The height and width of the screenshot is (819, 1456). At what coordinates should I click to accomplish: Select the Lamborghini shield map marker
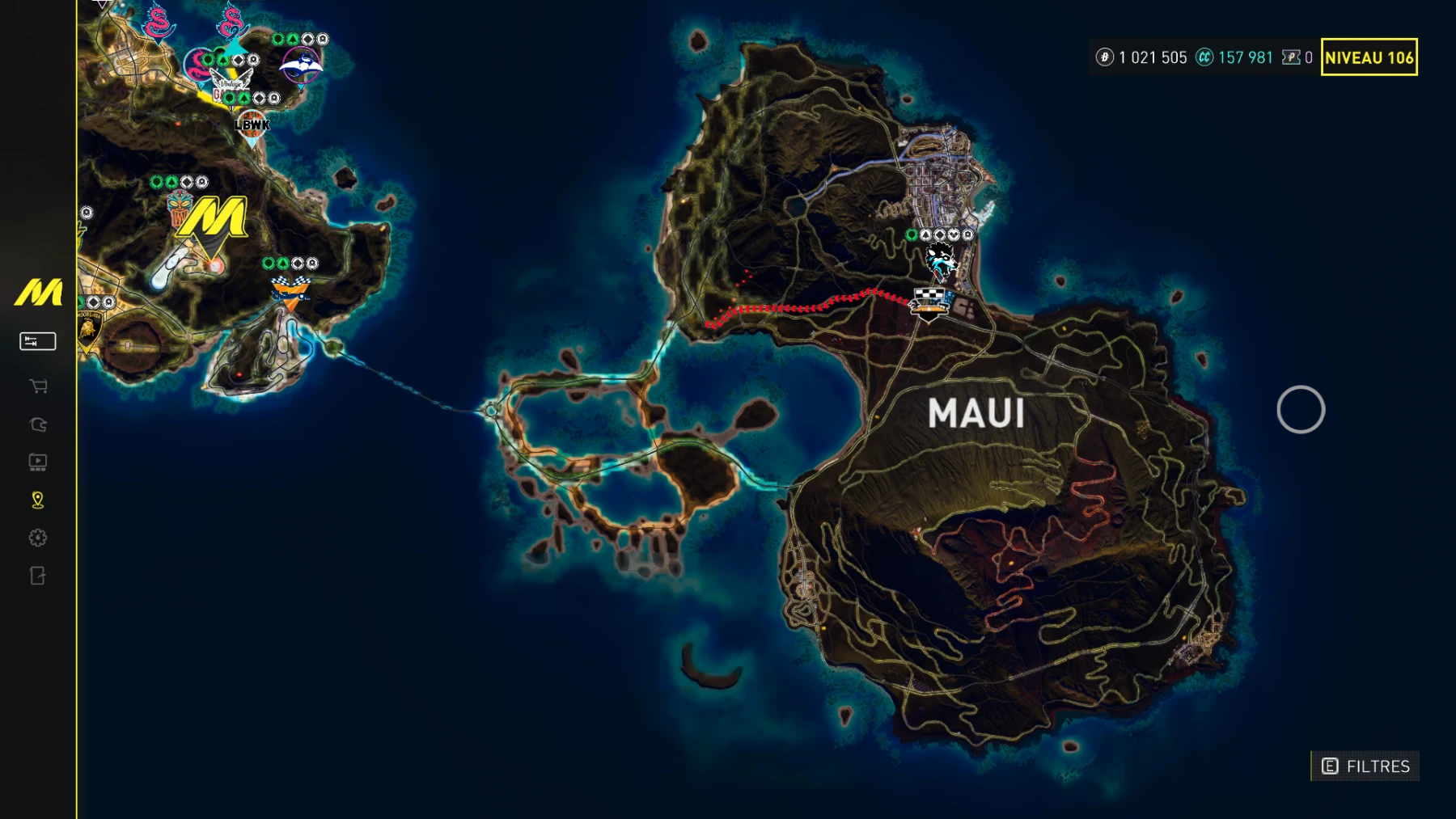[x=88, y=330]
